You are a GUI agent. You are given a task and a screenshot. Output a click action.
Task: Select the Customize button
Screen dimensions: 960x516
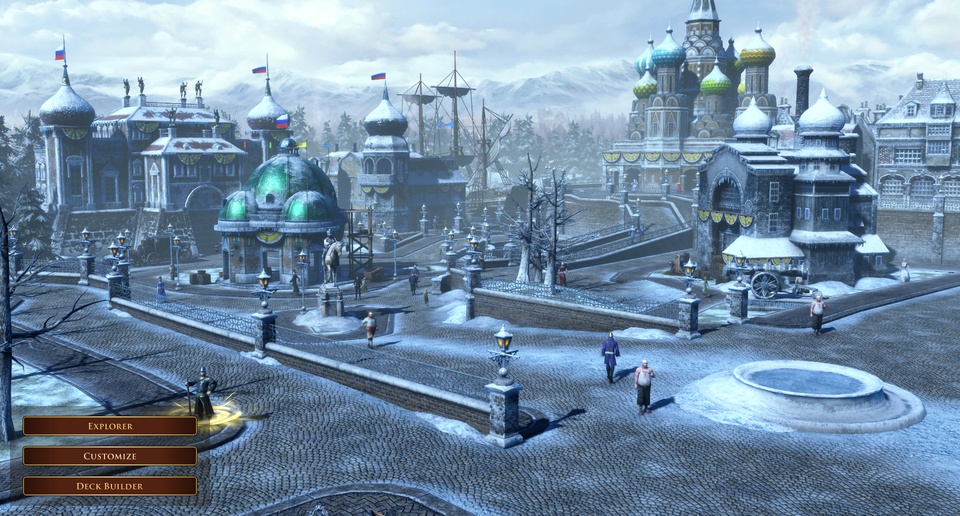(110, 456)
